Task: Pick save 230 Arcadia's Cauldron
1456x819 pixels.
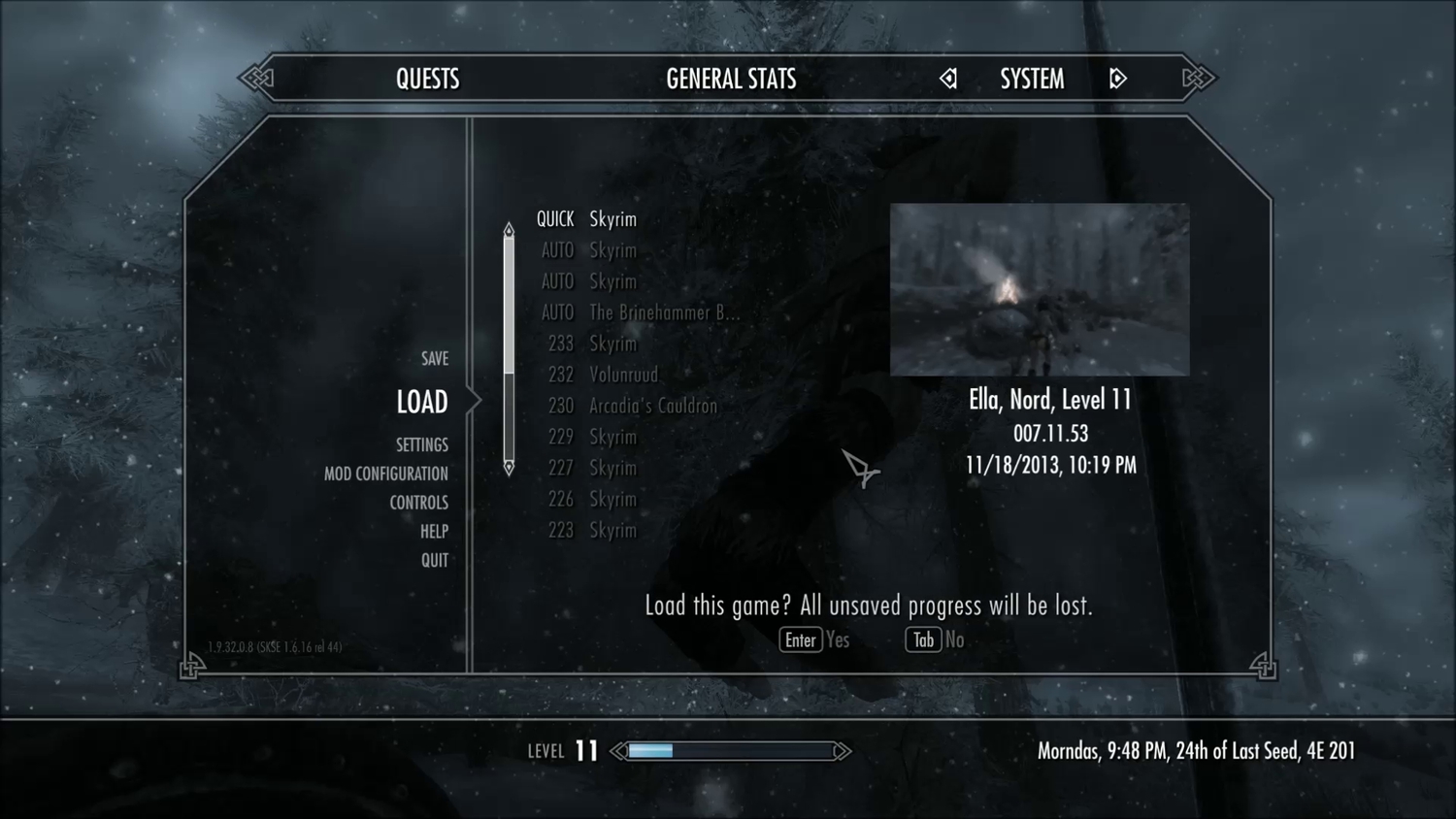Action: click(632, 406)
